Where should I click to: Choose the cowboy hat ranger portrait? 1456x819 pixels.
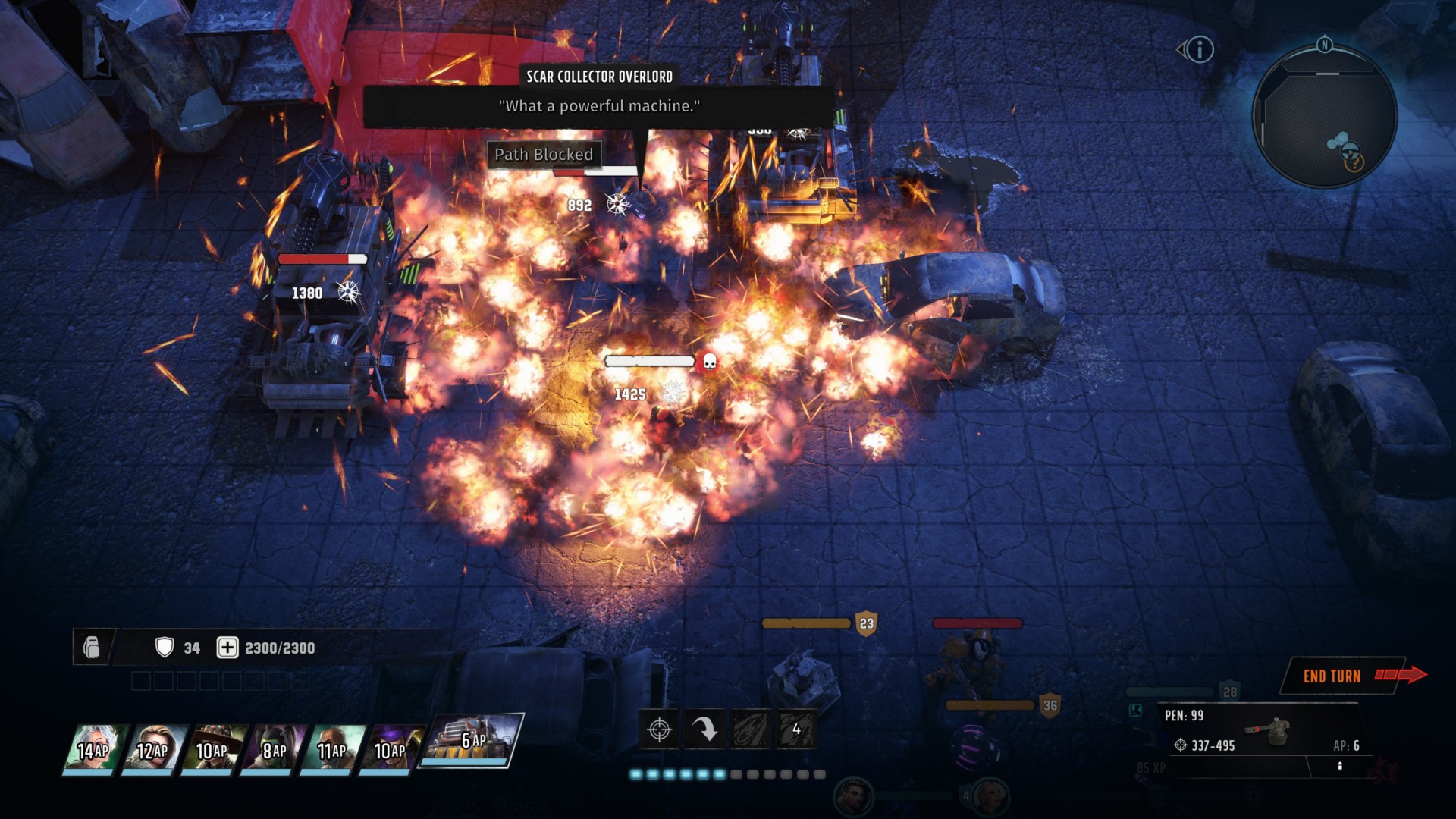(211, 749)
